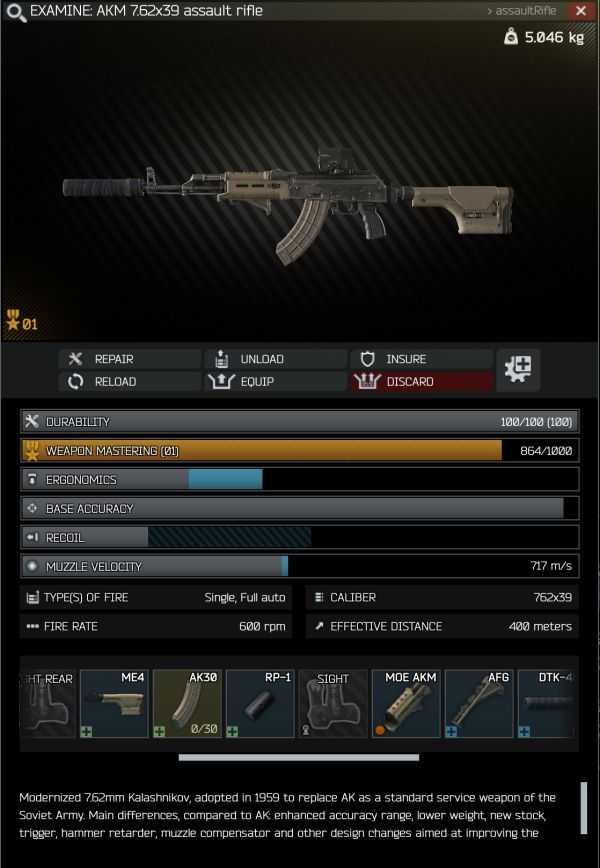Close the AKM examine window

581,11
